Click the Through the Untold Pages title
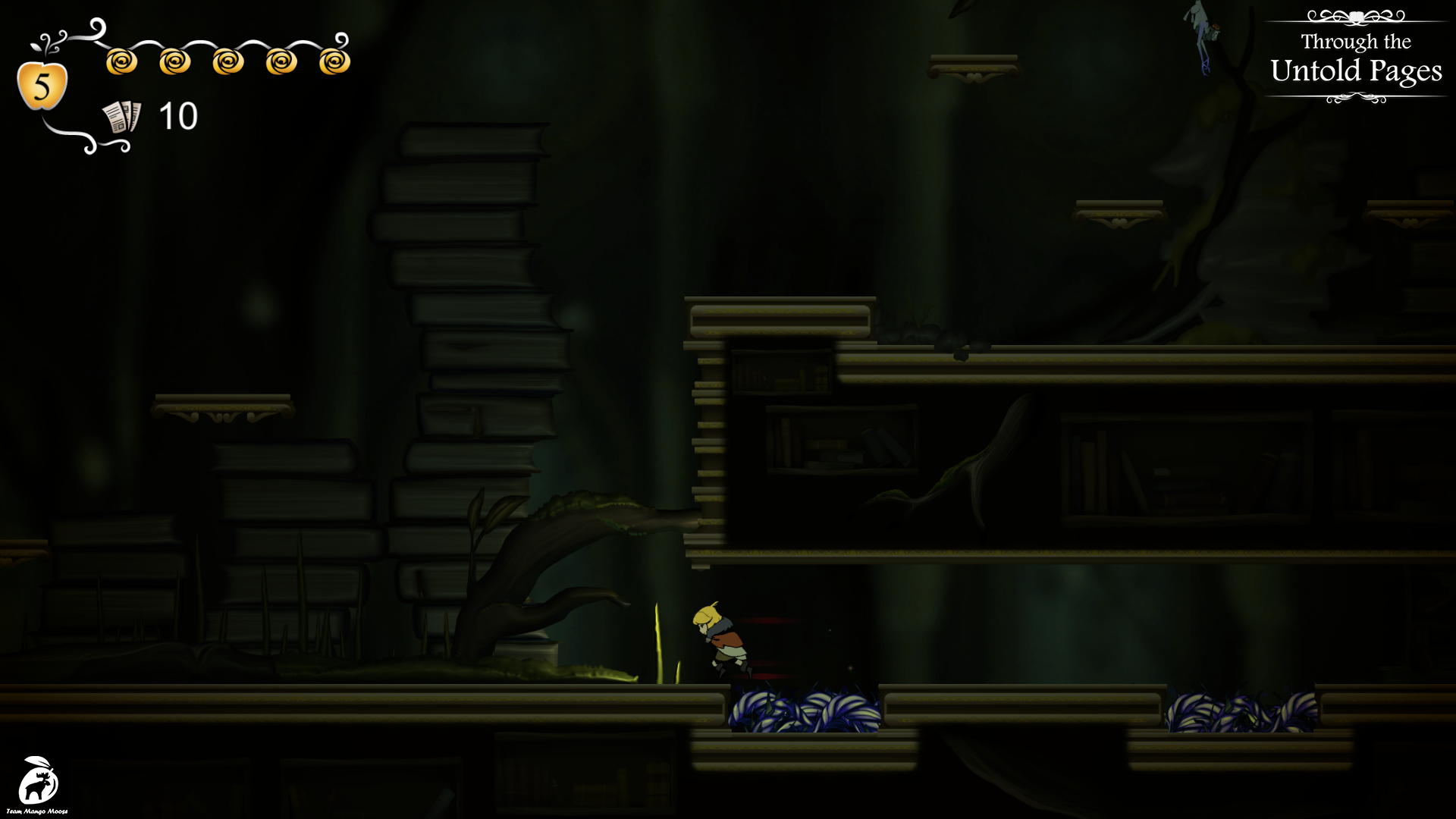1456x819 pixels. (x=1356, y=58)
